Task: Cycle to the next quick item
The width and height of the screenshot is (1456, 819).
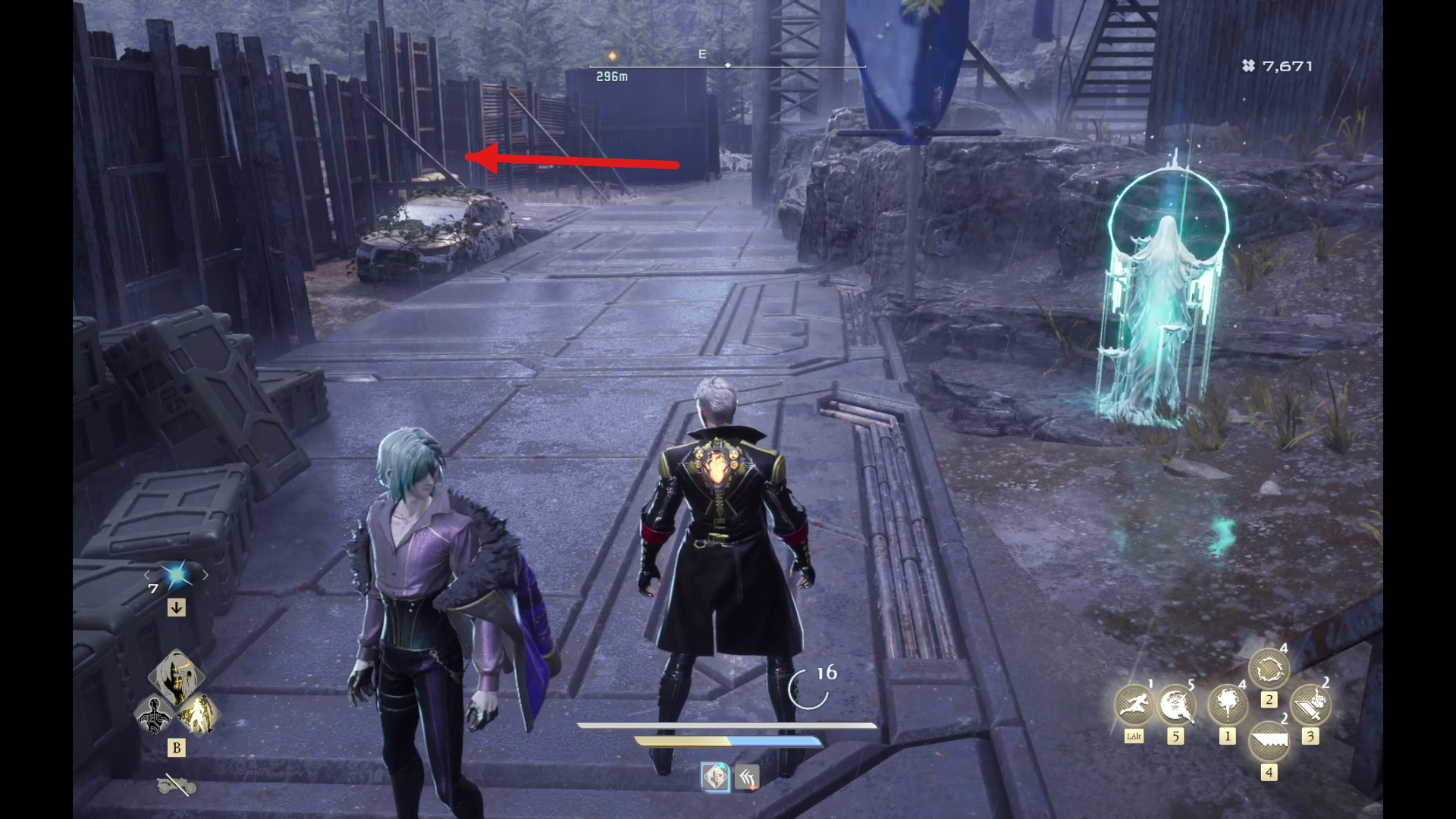Action: [x=206, y=576]
